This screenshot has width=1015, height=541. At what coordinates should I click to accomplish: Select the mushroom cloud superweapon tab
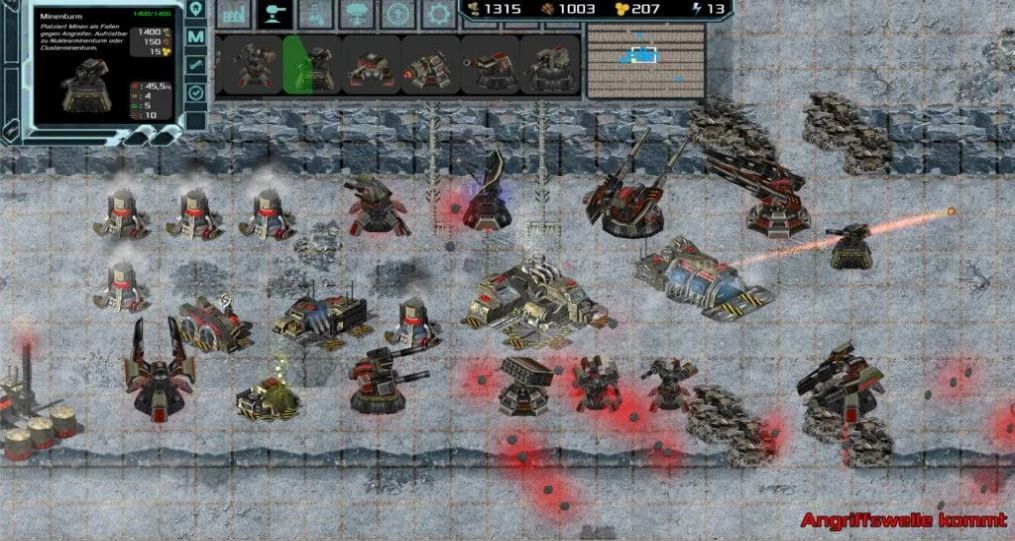pos(355,14)
